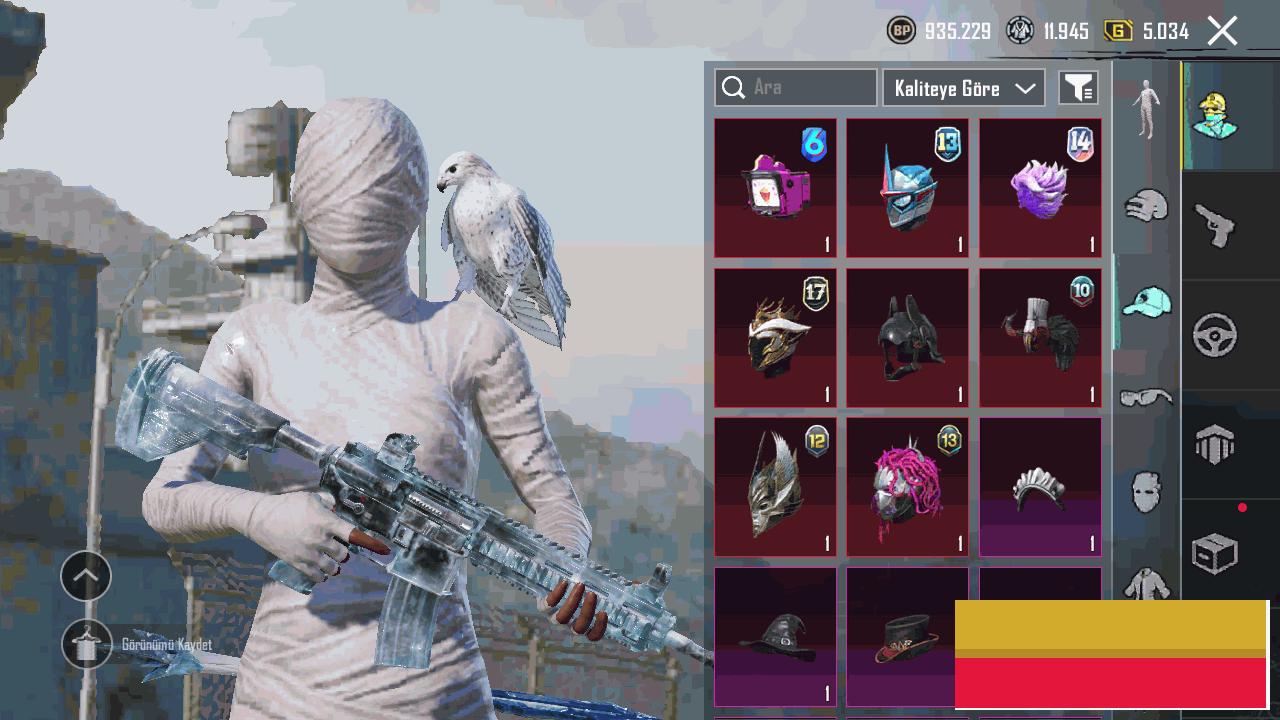Select the blue robot mask headgear
This screenshot has height=720, width=1280.
pos(907,188)
